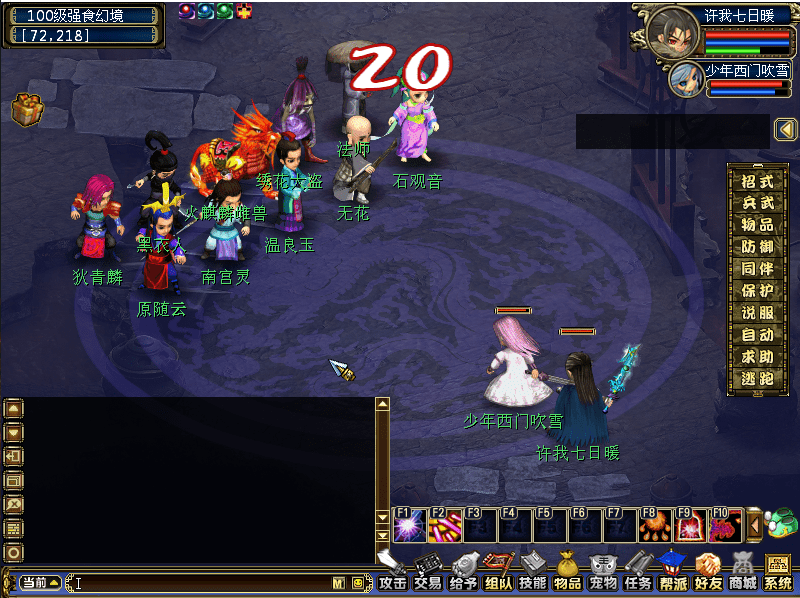
Task: Open the 帮派 guild panel
Action: [x=672, y=571]
